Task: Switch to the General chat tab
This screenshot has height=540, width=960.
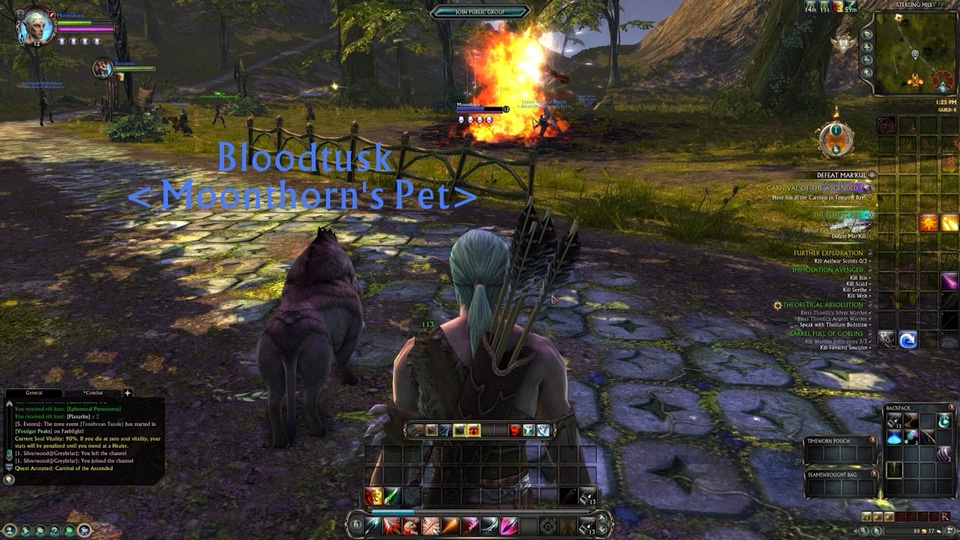Action: (x=33, y=394)
